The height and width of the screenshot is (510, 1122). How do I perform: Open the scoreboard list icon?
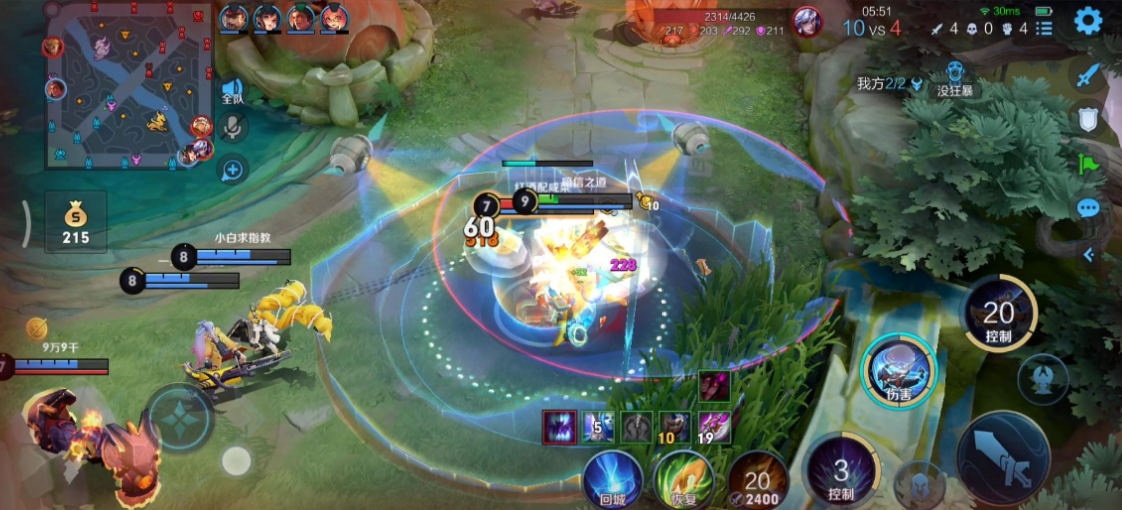pos(1044,28)
